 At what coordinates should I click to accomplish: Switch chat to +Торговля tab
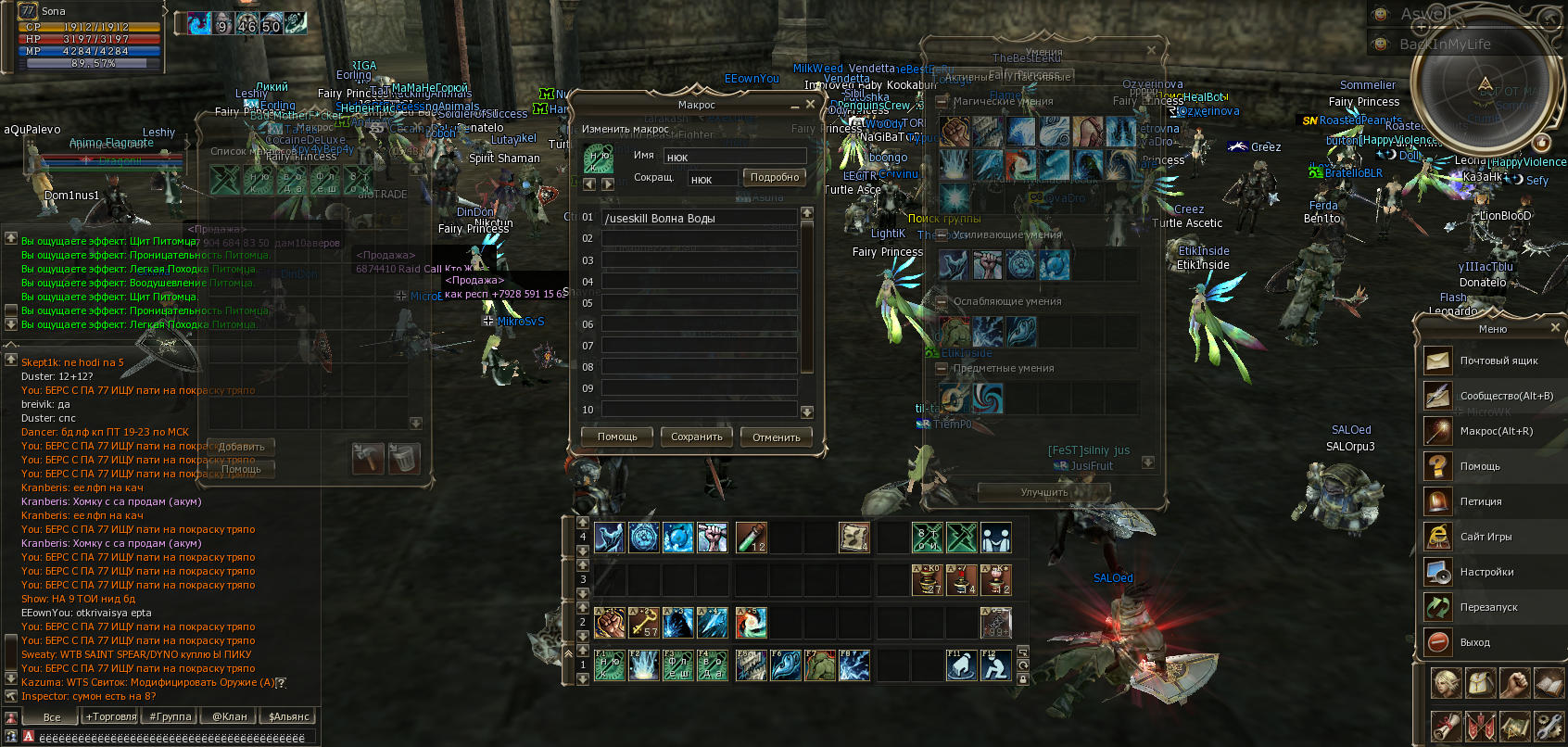[110, 716]
